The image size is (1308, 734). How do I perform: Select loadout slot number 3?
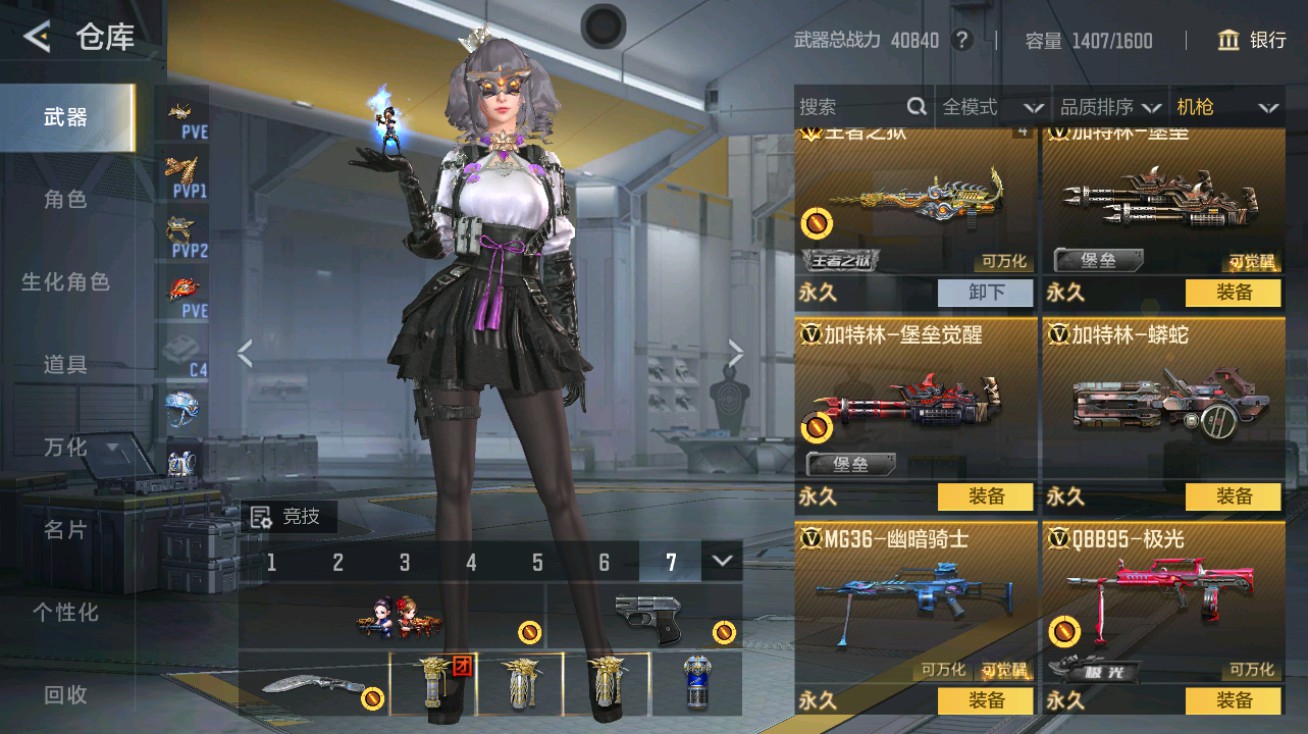pos(404,562)
